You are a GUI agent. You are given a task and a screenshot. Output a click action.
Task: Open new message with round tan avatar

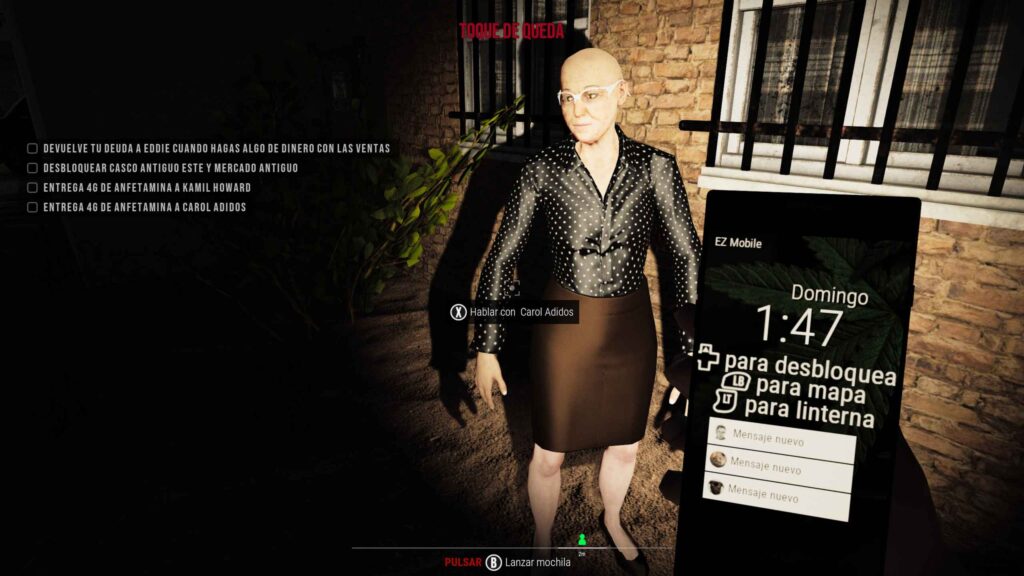[x=780, y=466]
